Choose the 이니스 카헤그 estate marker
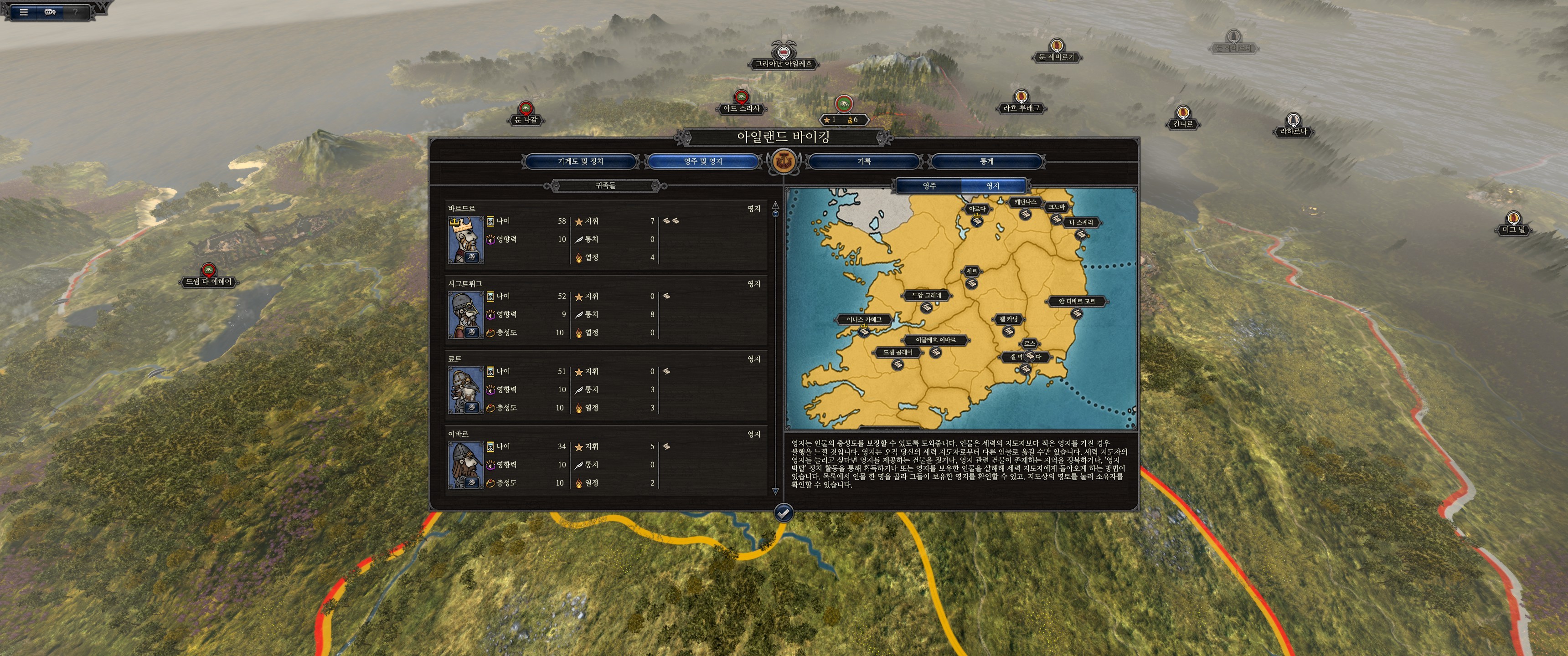This screenshot has width=1568, height=656. (x=864, y=331)
